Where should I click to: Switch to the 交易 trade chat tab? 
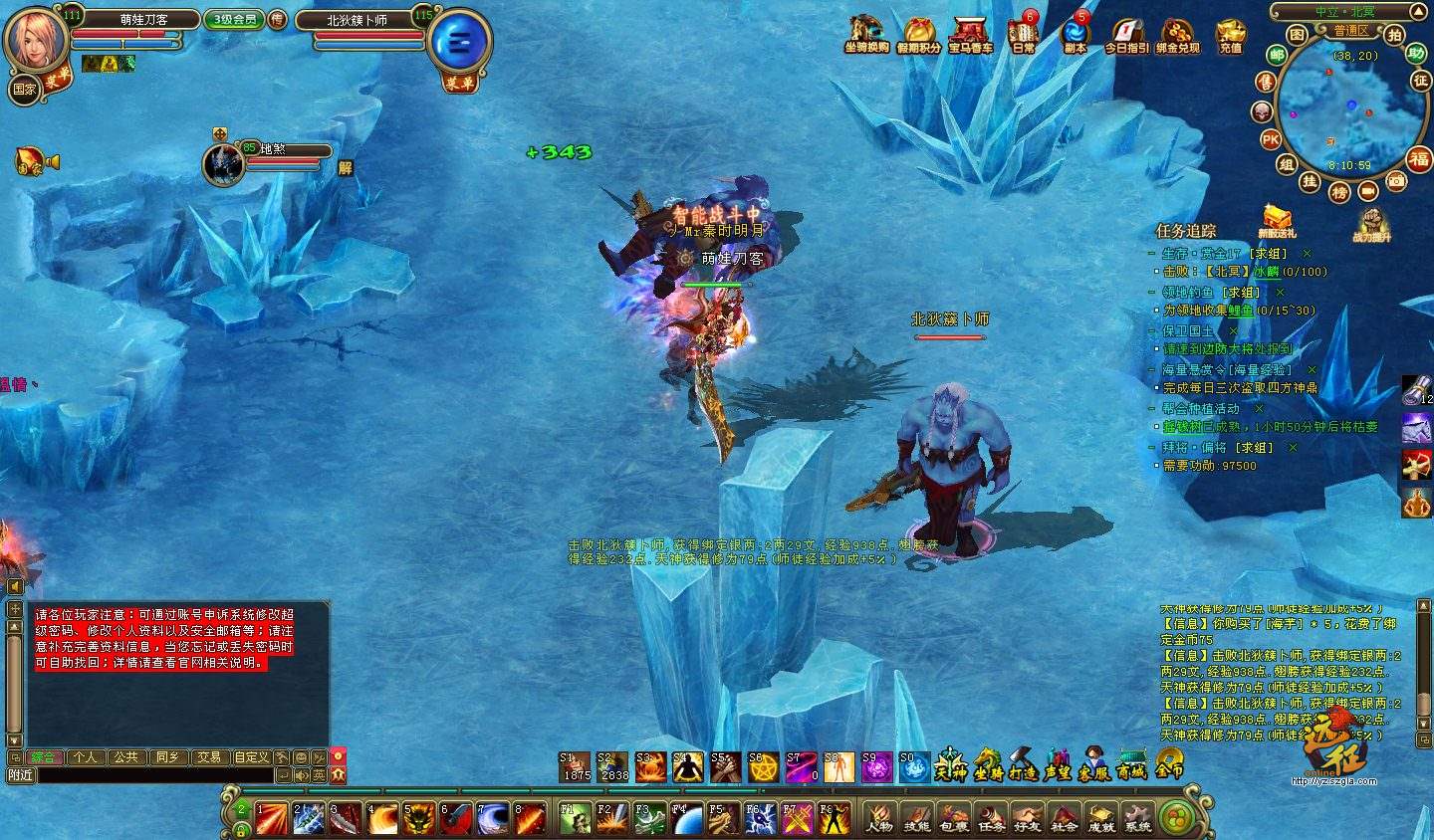tap(208, 757)
